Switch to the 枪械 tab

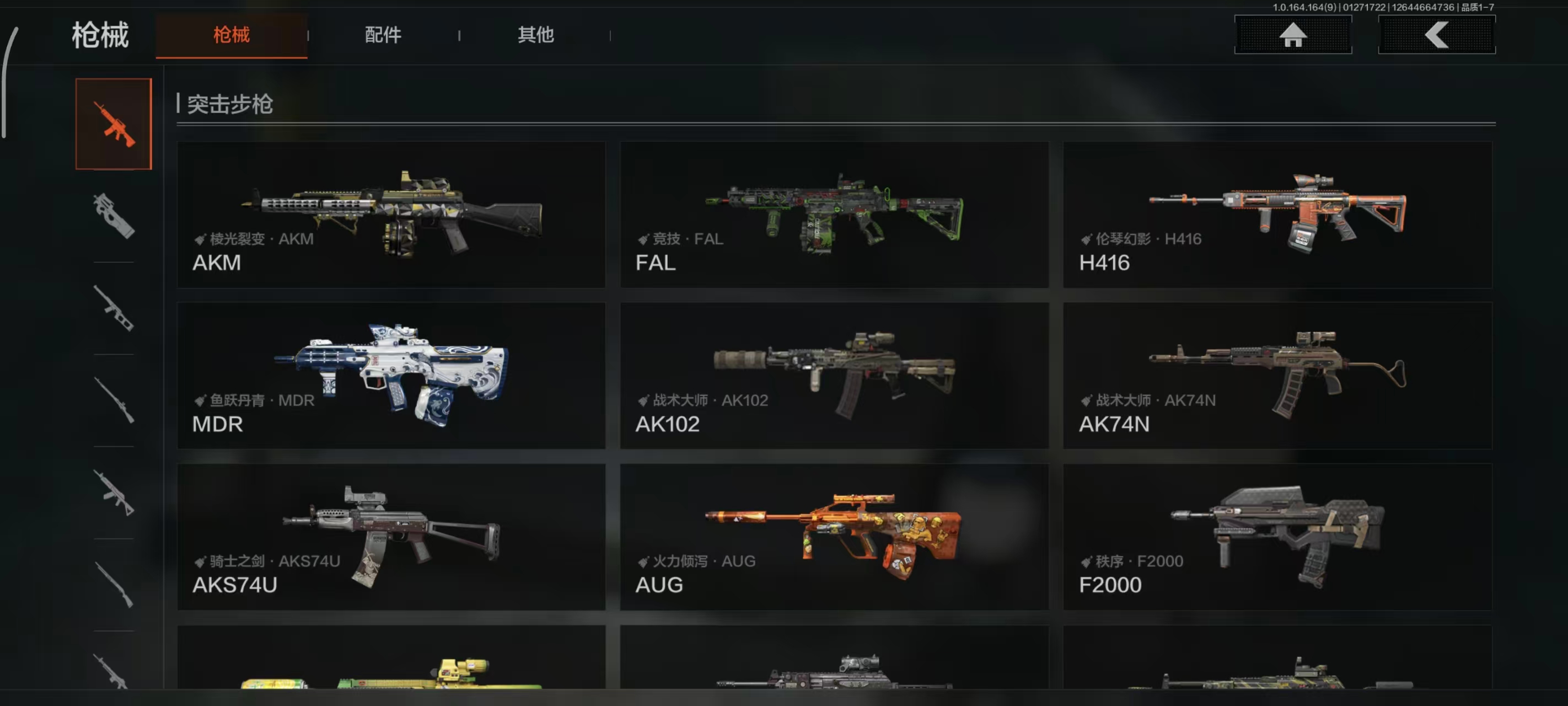(x=232, y=35)
